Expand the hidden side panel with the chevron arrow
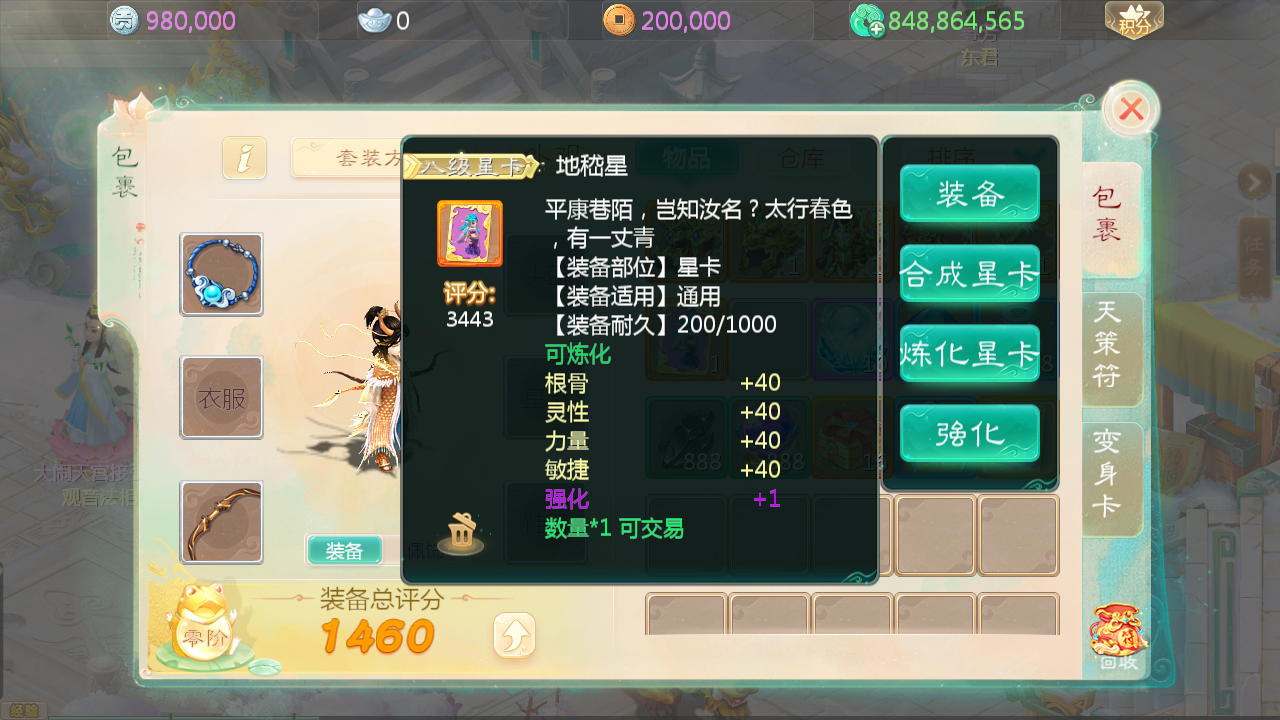Image resolution: width=1280 pixels, height=720 pixels. [1254, 183]
